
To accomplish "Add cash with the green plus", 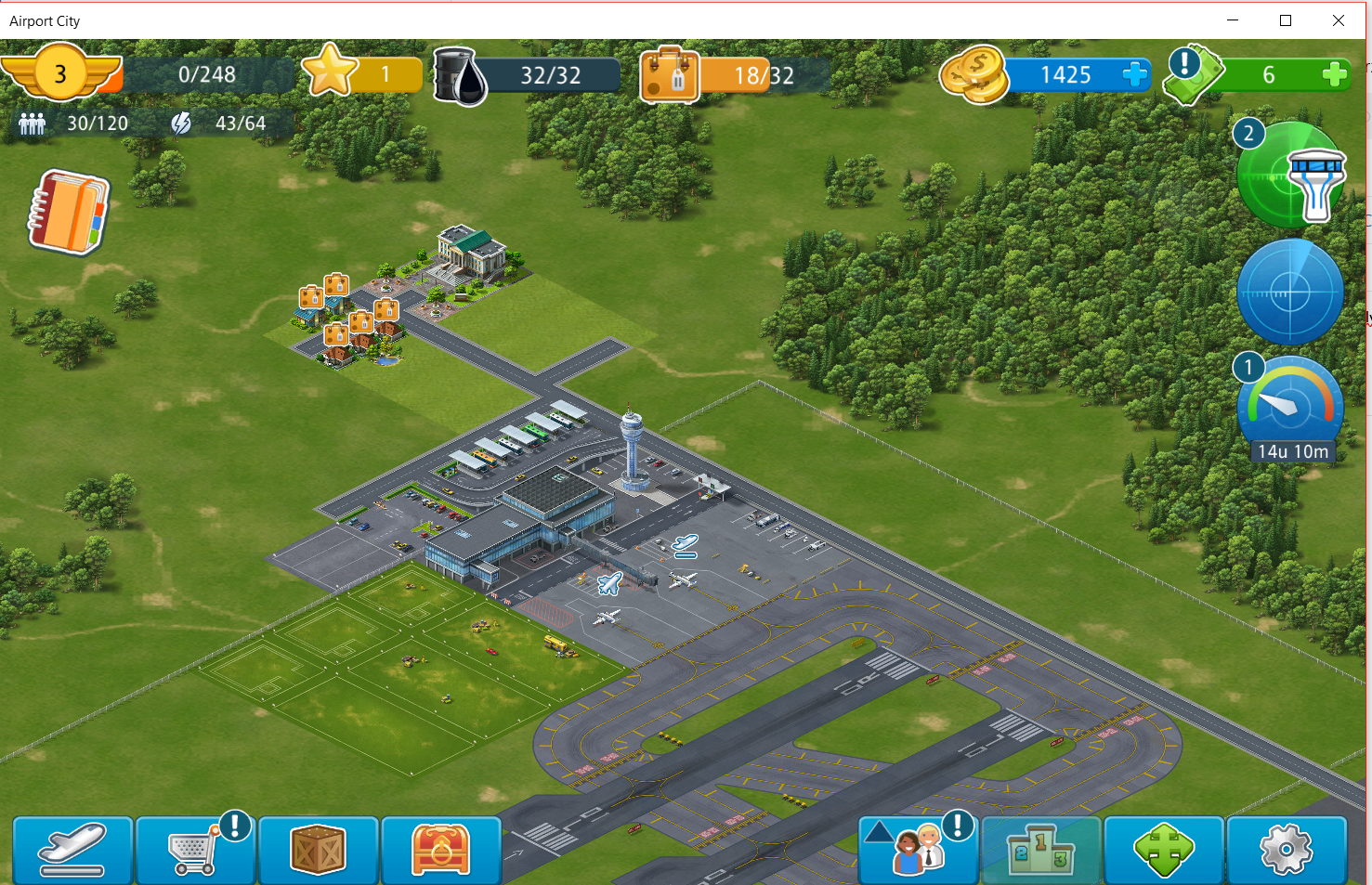I will pos(1334,74).
